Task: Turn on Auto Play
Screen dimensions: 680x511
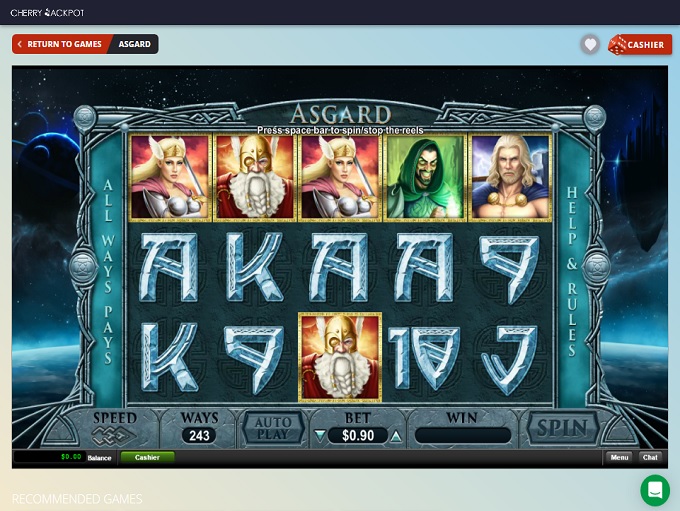Action: tap(273, 428)
